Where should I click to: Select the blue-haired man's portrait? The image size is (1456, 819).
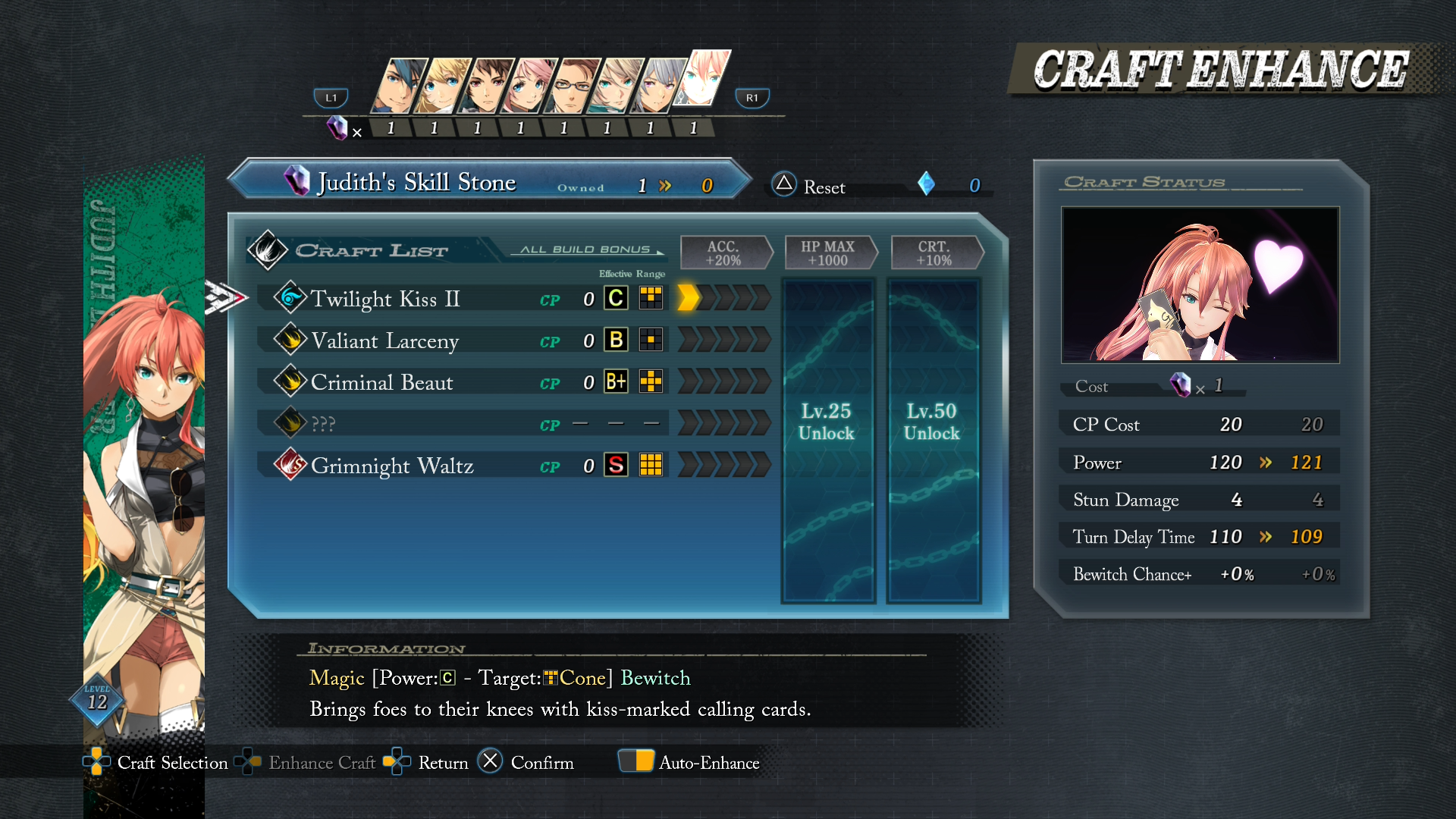click(x=400, y=86)
